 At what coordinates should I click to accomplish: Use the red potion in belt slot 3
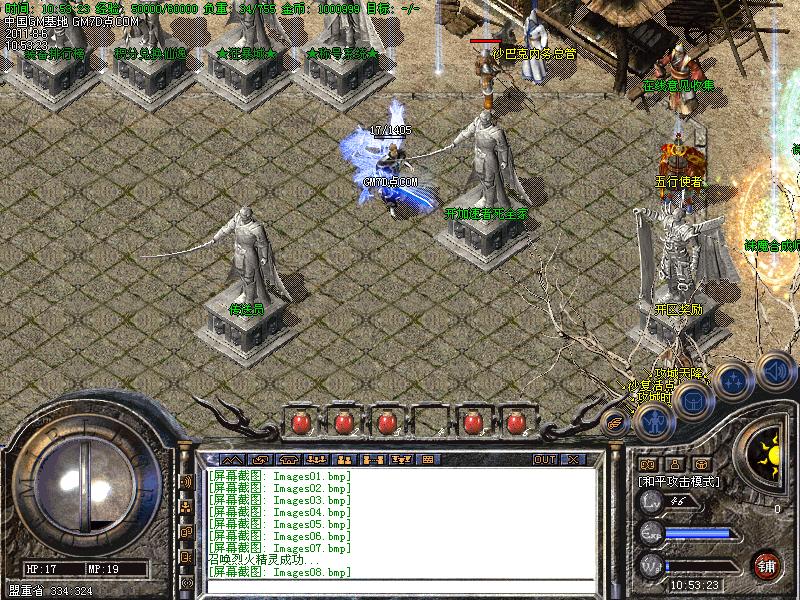click(385, 422)
